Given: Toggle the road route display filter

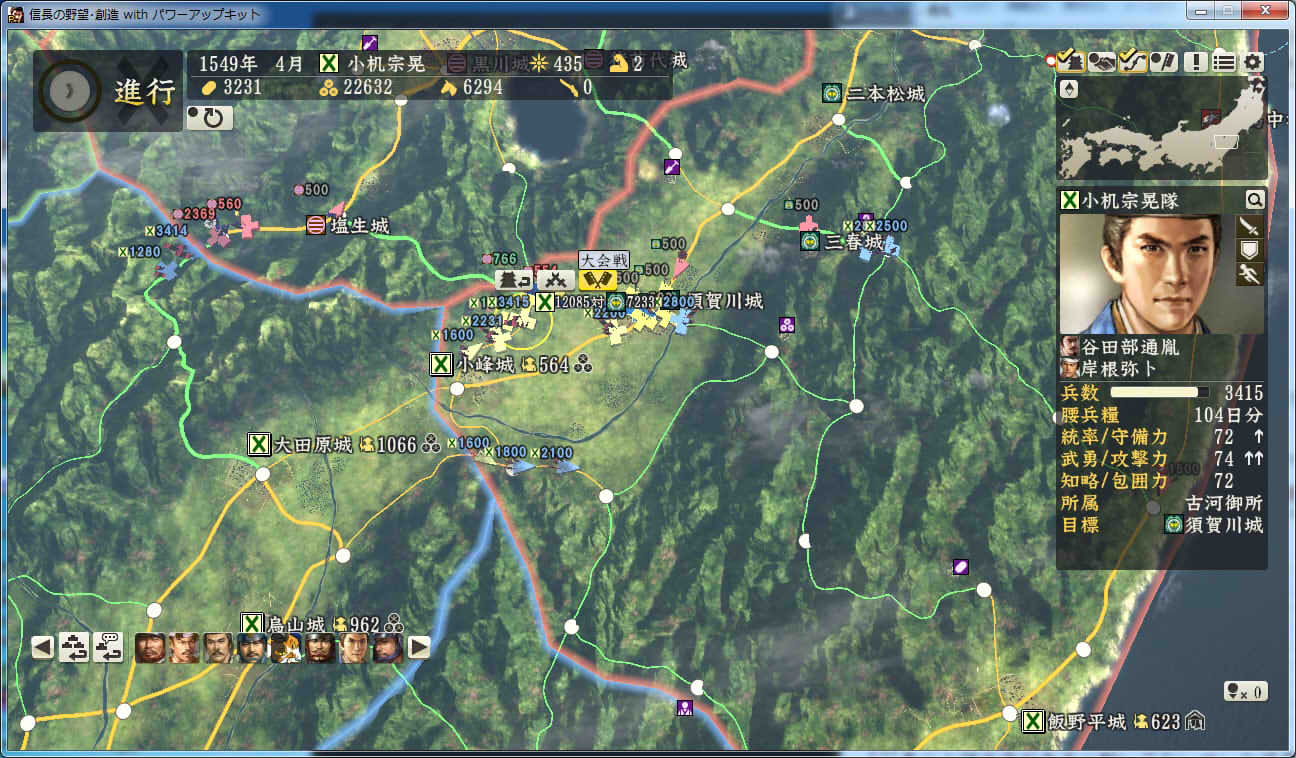Looking at the screenshot, I should (1132, 61).
